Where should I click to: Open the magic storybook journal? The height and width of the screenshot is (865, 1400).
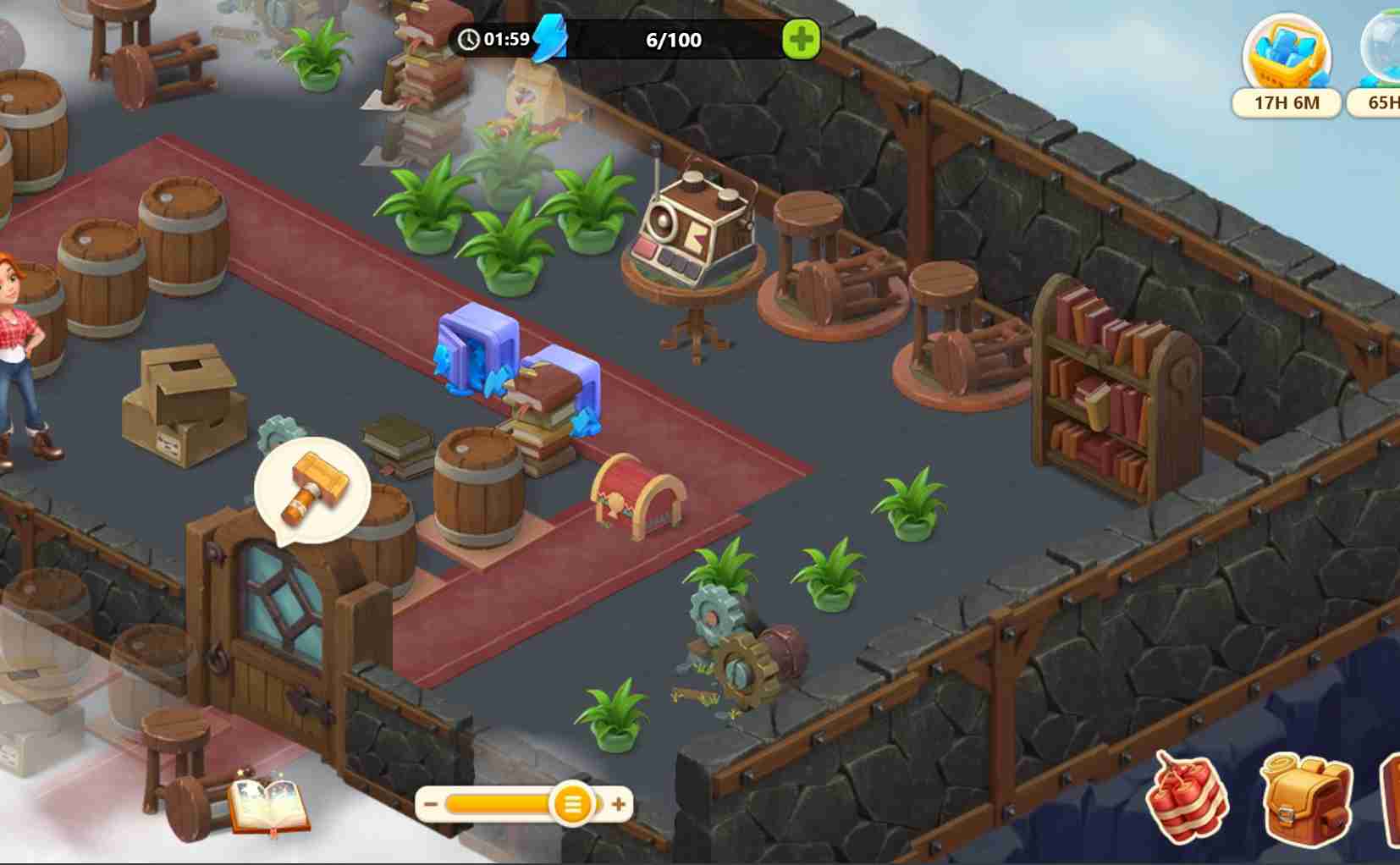(269, 805)
